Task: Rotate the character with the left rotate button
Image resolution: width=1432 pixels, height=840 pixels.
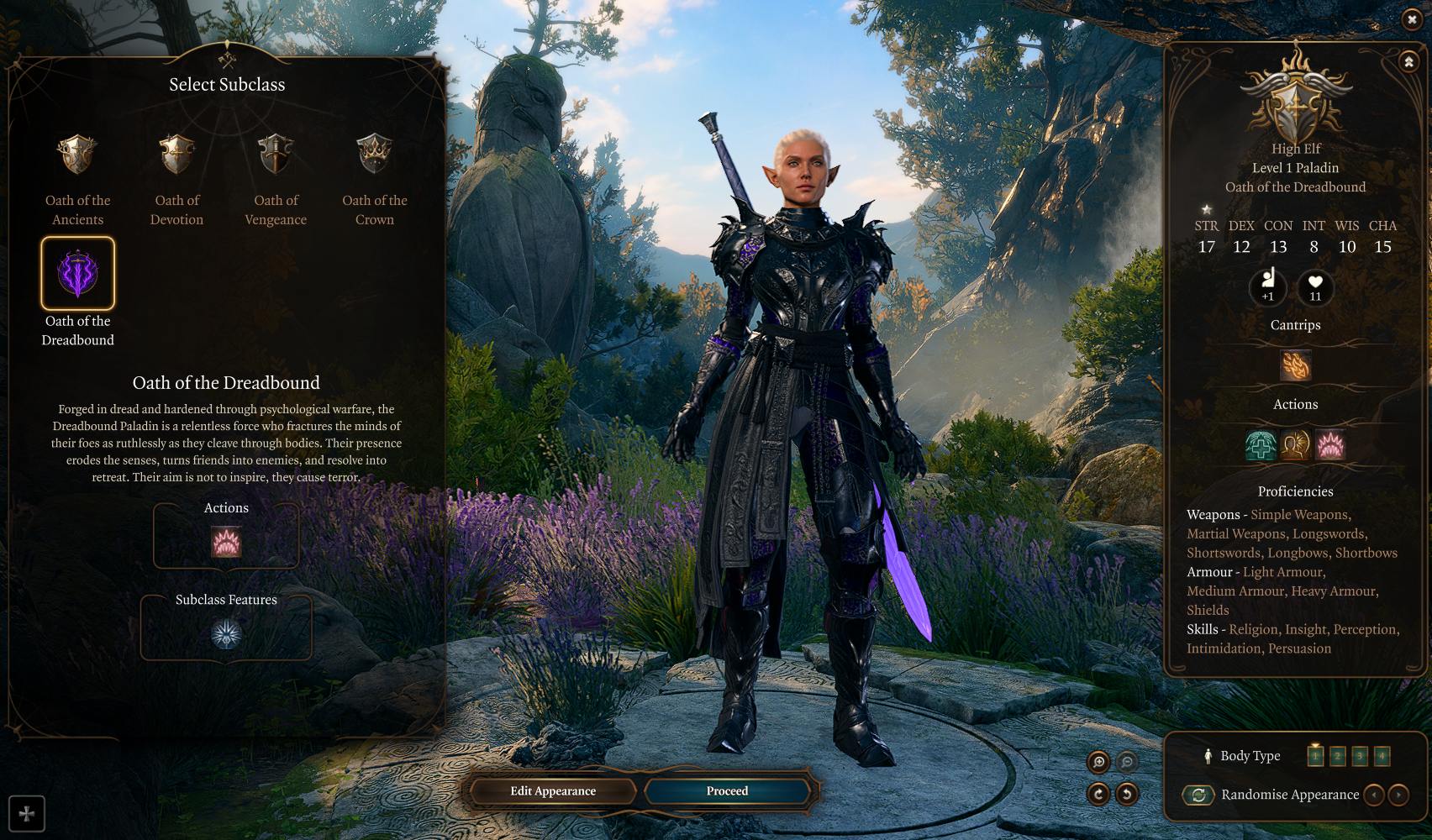Action: 1098,793
